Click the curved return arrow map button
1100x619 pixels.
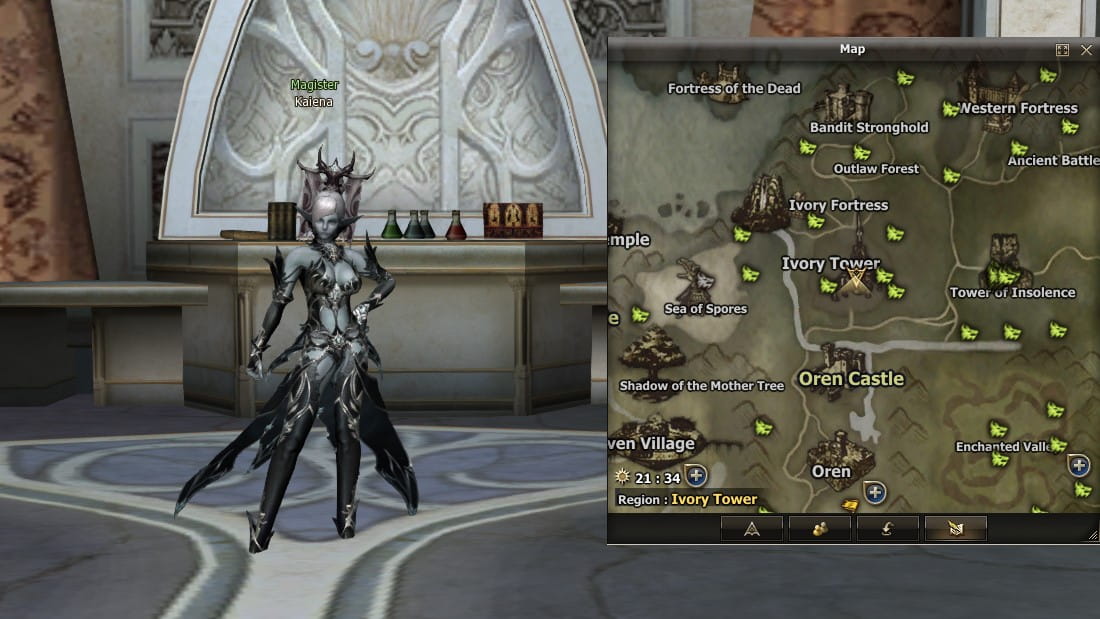(x=887, y=529)
